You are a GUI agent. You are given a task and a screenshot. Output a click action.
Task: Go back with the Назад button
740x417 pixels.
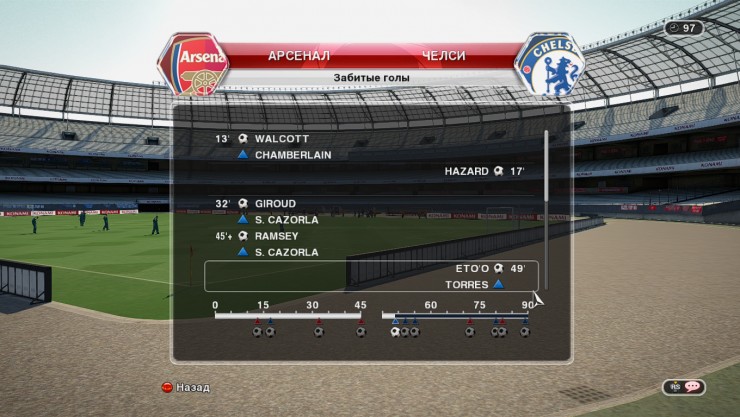pyautogui.click(x=187, y=386)
